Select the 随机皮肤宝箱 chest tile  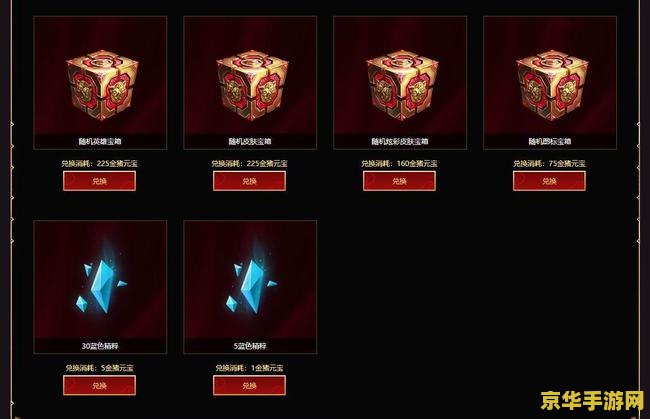(249, 80)
